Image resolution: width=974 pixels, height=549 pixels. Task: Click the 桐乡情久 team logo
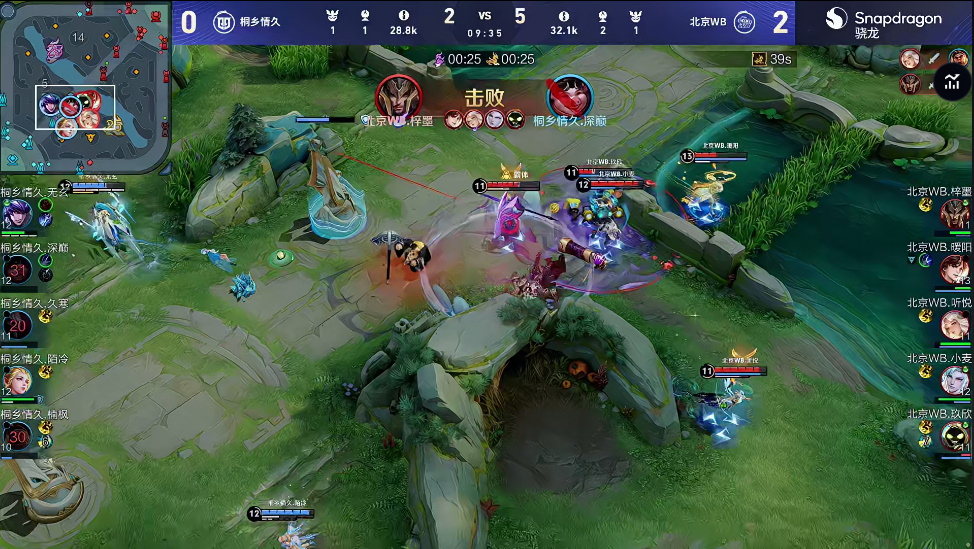point(224,22)
